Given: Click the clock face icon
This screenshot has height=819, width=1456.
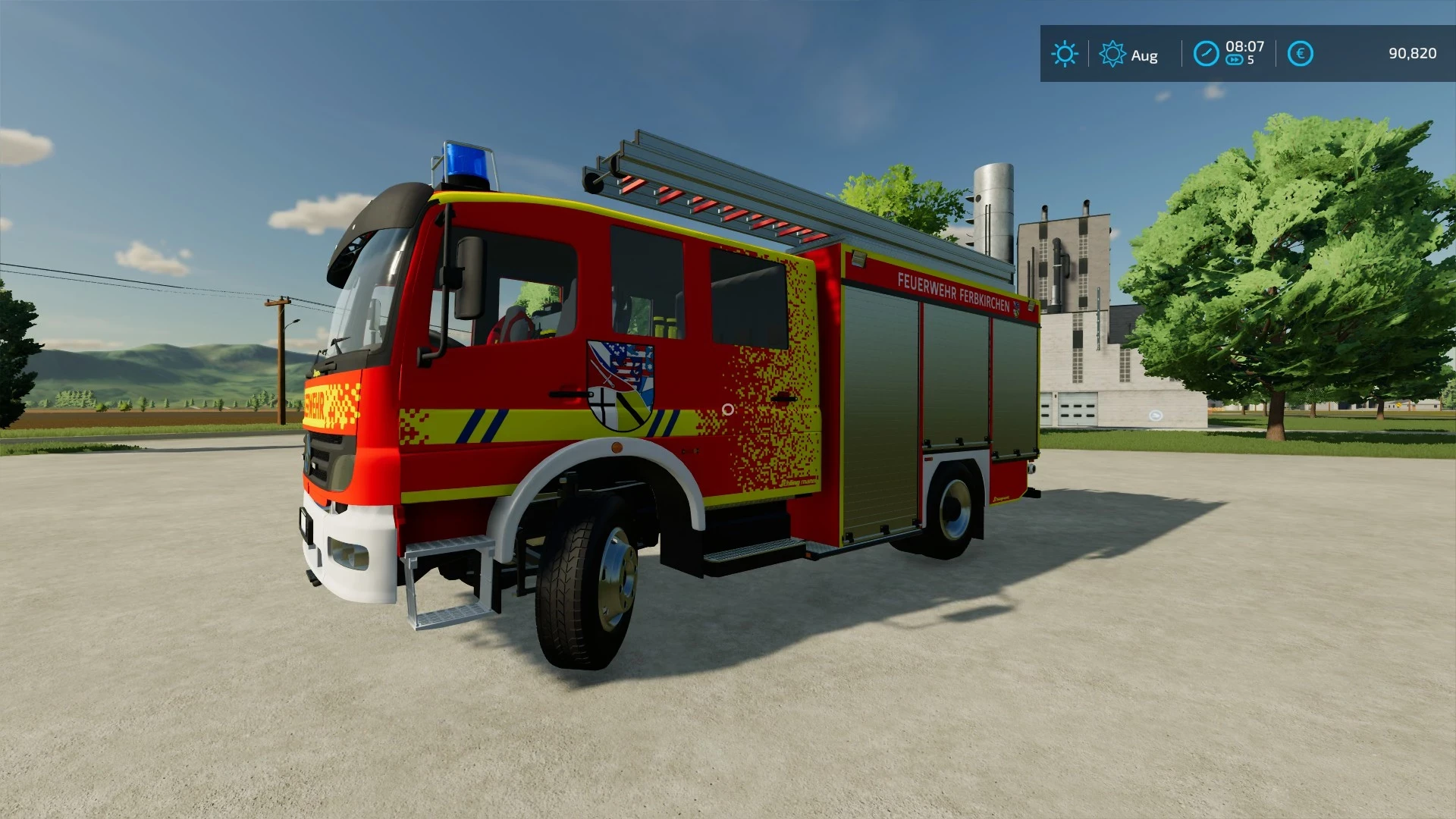Looking at the screenshot, I should 1206,54.
